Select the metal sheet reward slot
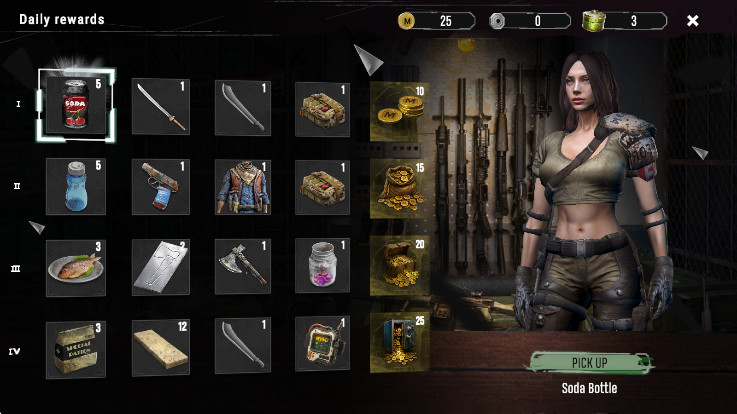The height and width of the screenshot is (414, 737). [x=160, y=266]
